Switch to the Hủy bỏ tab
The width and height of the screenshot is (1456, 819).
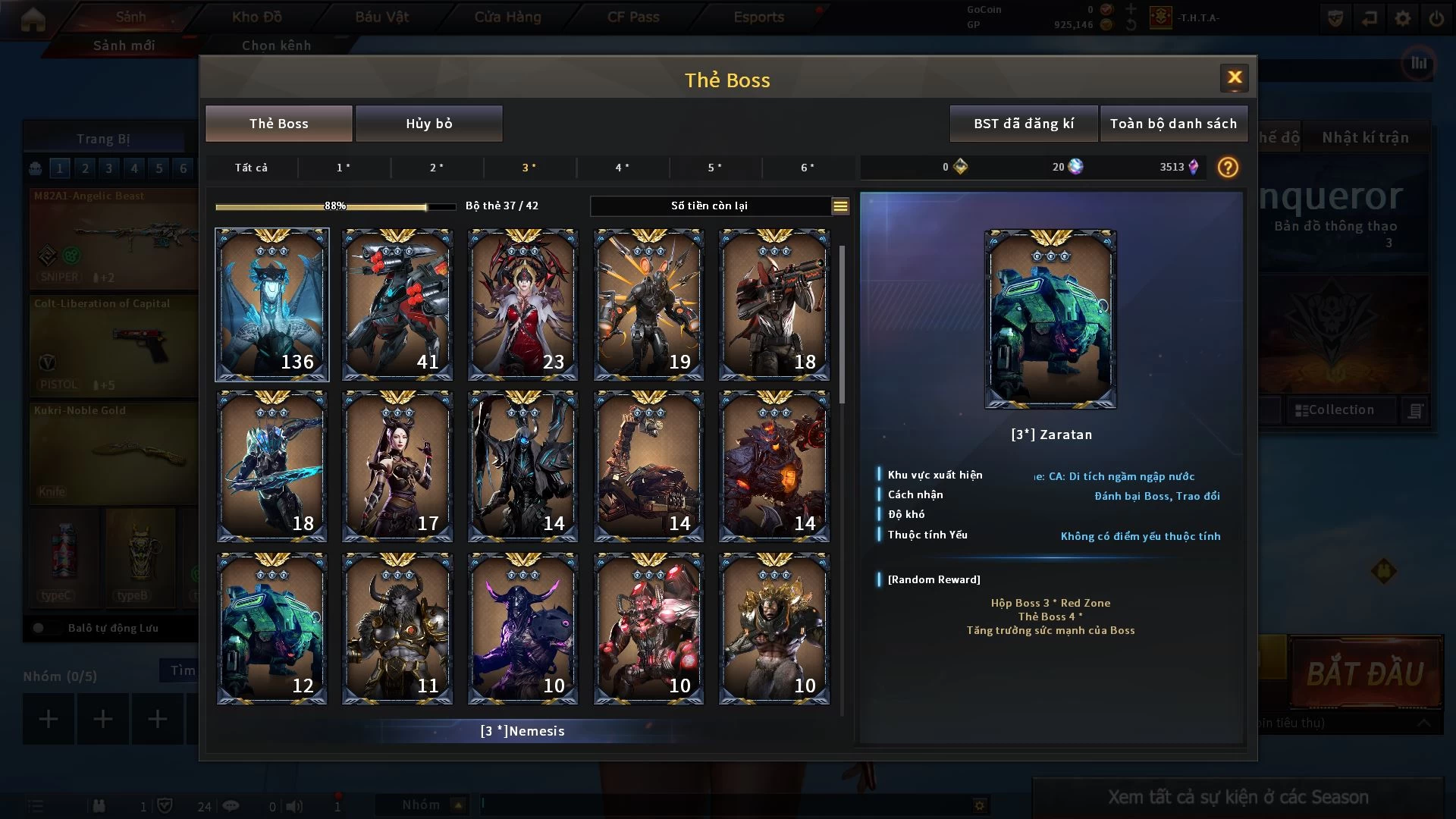coord(428,124)
